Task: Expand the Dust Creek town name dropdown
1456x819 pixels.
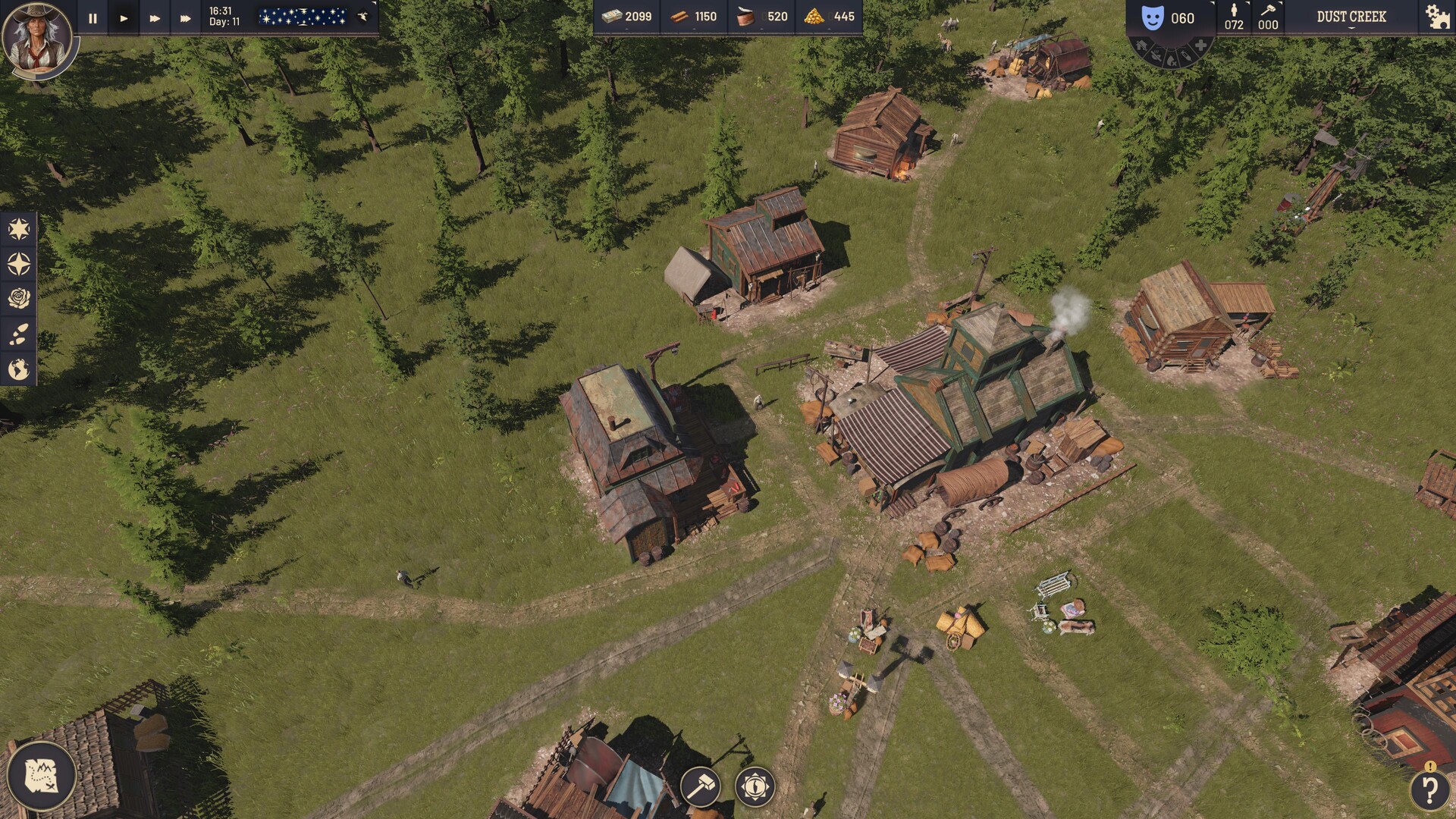Action: tap(1351, 17)
